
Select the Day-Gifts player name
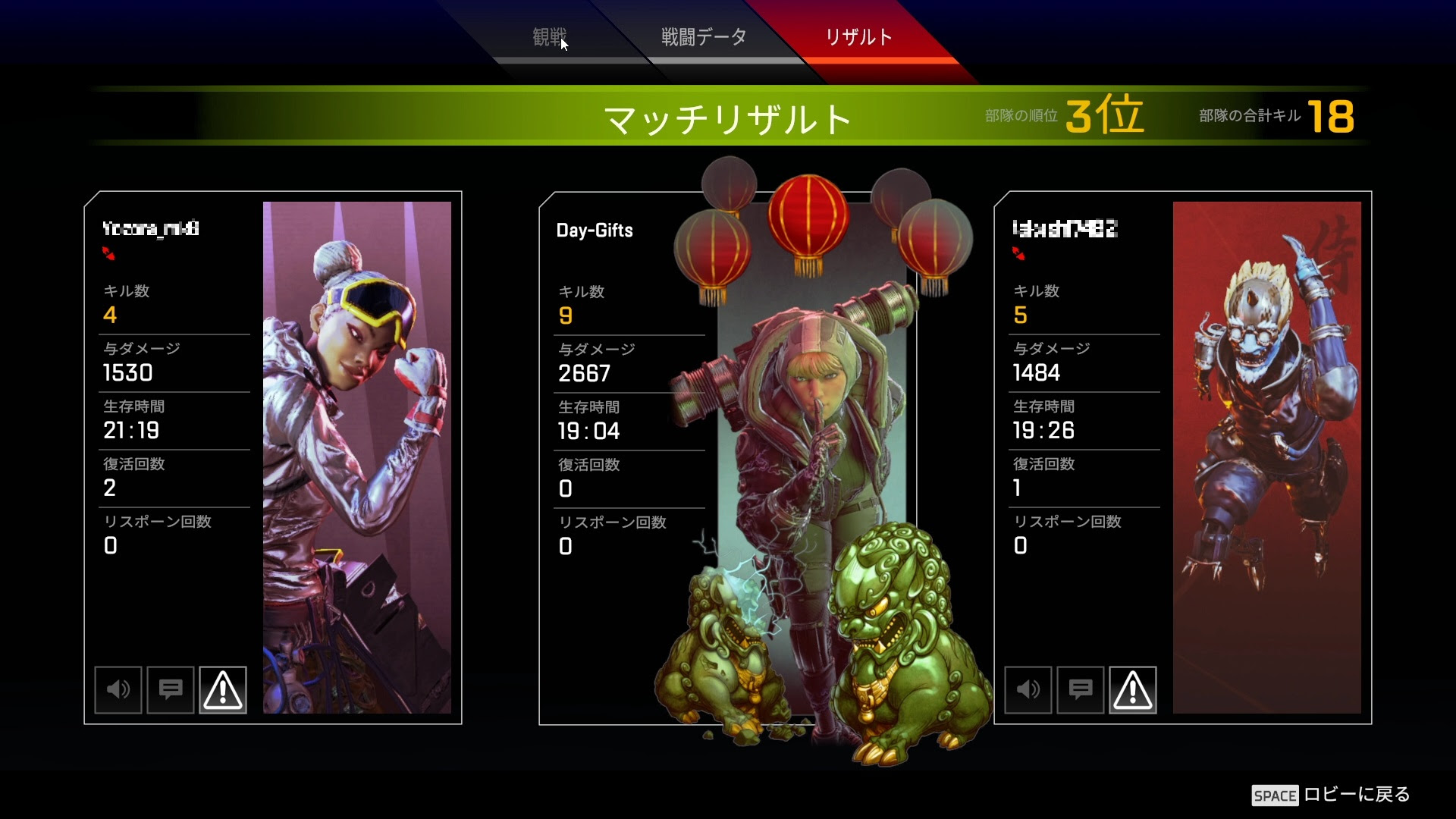coord(594,231)
